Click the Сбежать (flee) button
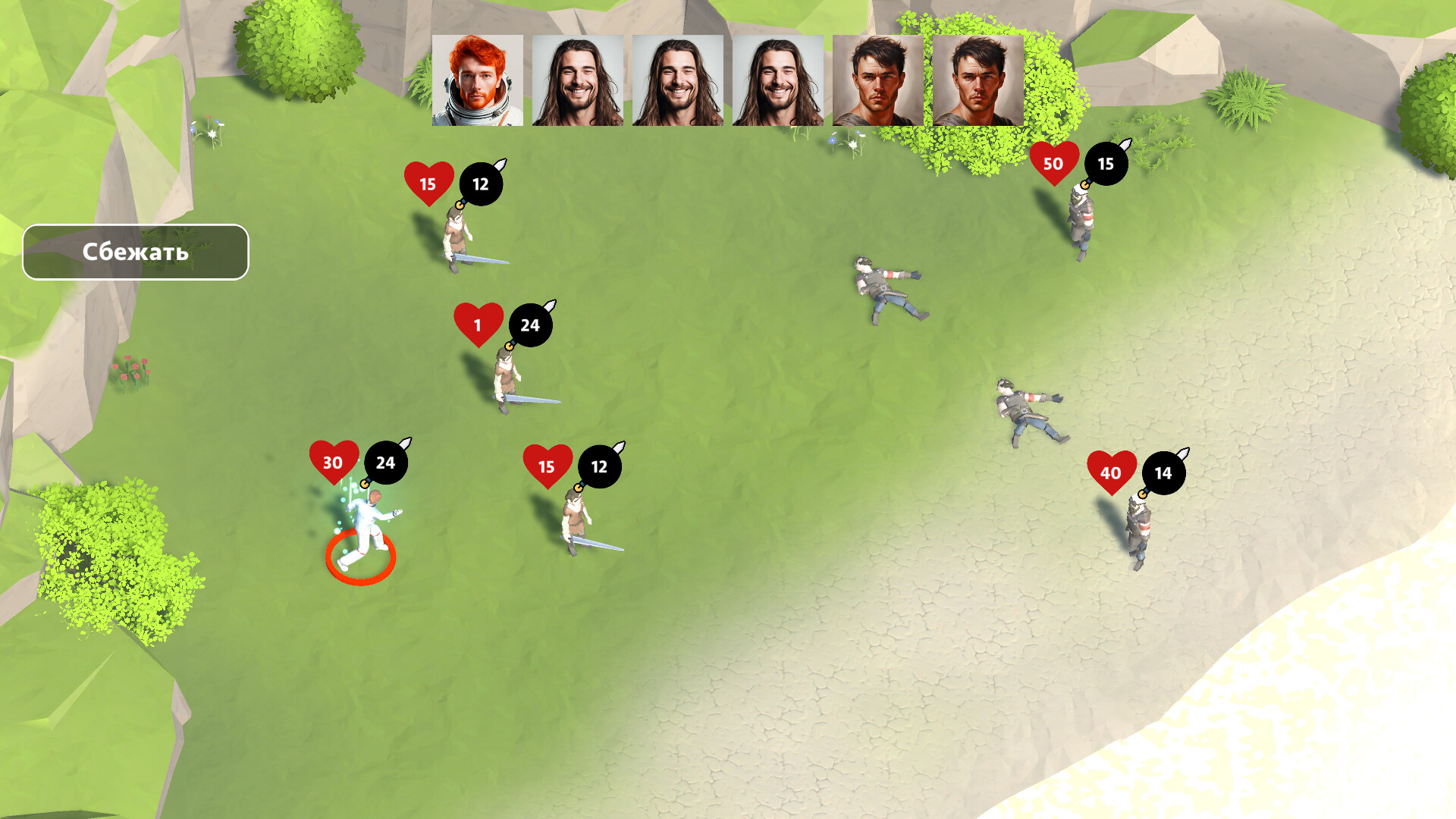1456x819 pixels. point(136,252)
